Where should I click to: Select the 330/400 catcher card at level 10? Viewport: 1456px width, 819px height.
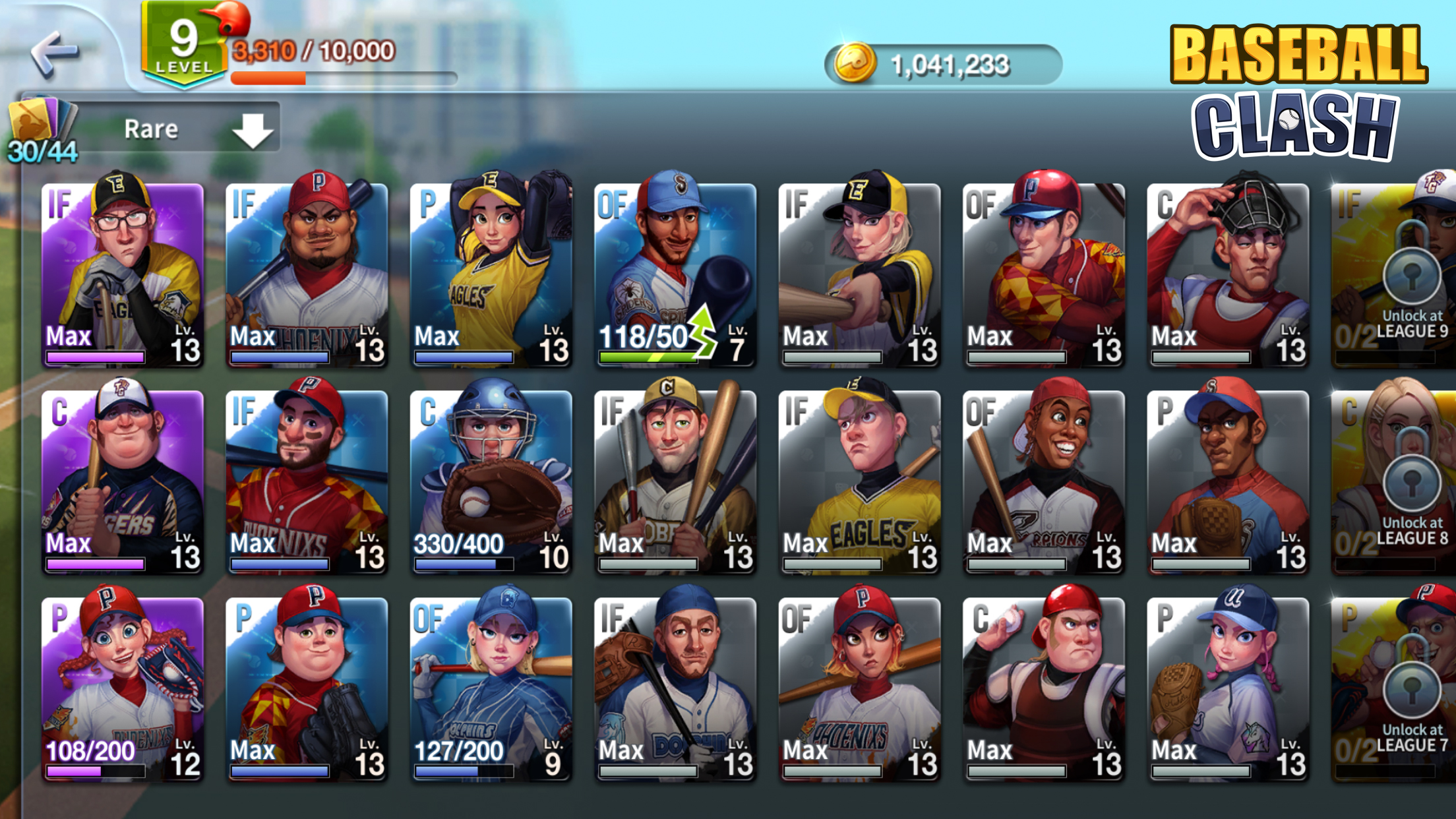pyautogui.click(x=491, y=478)
